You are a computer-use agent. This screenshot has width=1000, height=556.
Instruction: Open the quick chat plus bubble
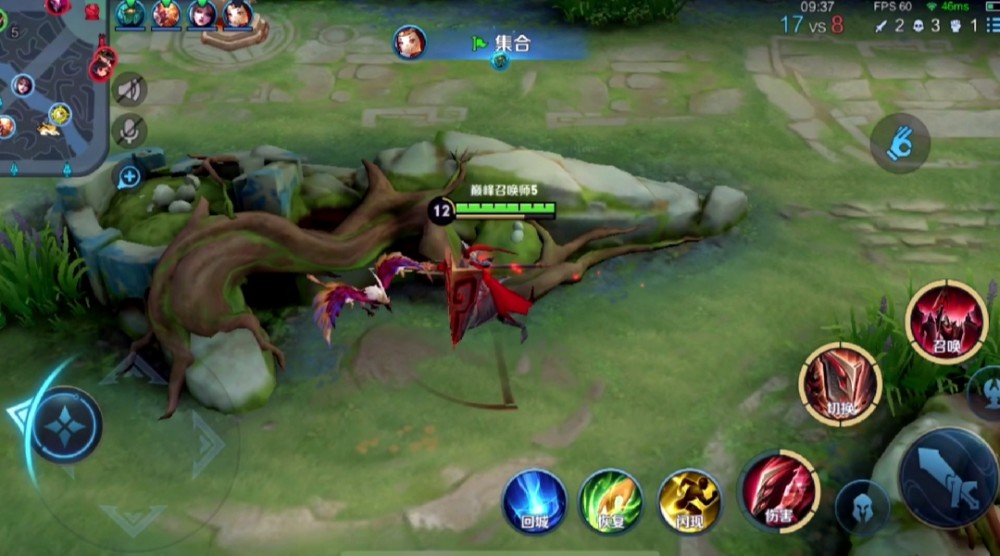tap(129, 178)
